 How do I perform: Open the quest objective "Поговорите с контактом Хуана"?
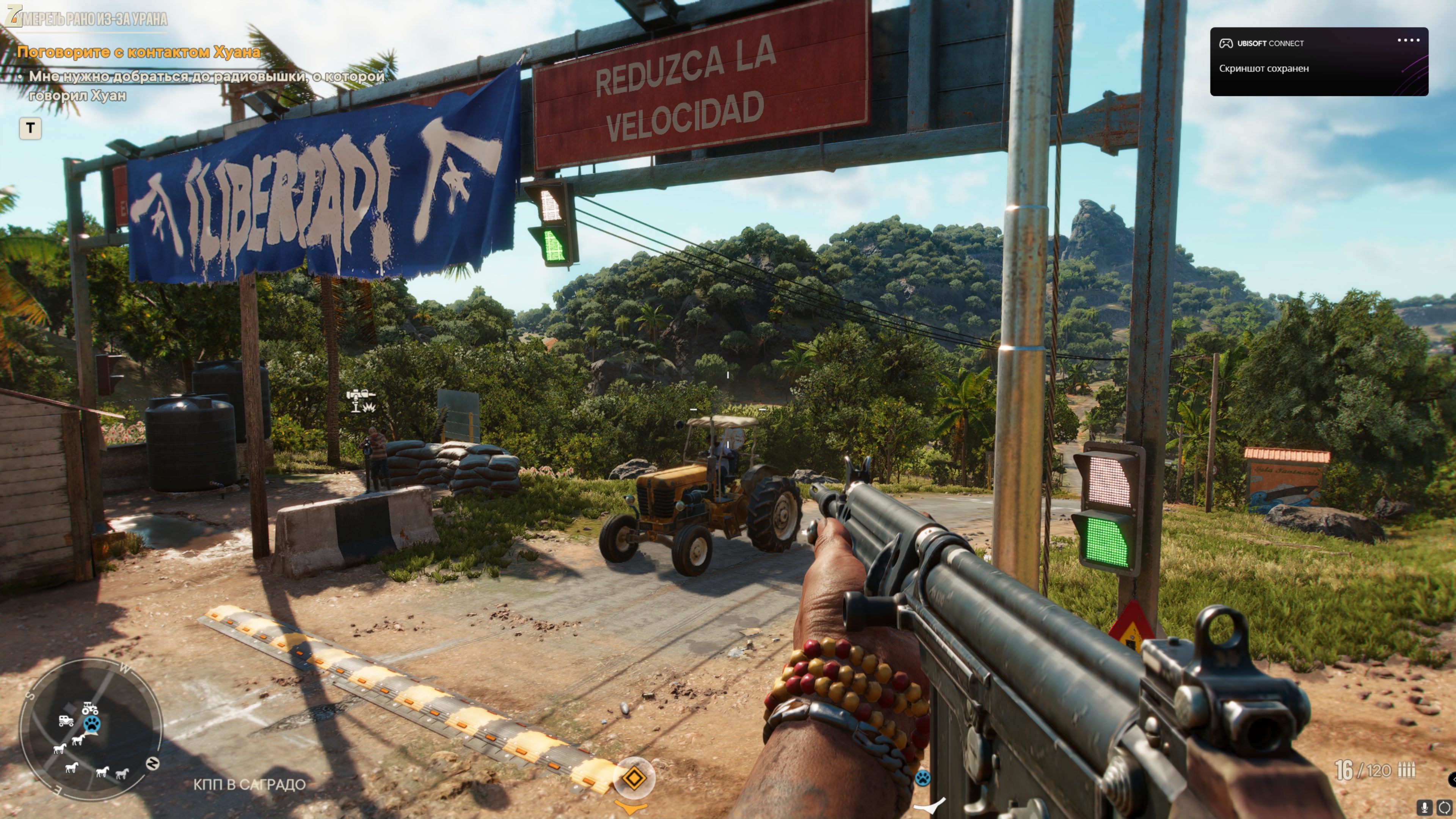(138, 52)
